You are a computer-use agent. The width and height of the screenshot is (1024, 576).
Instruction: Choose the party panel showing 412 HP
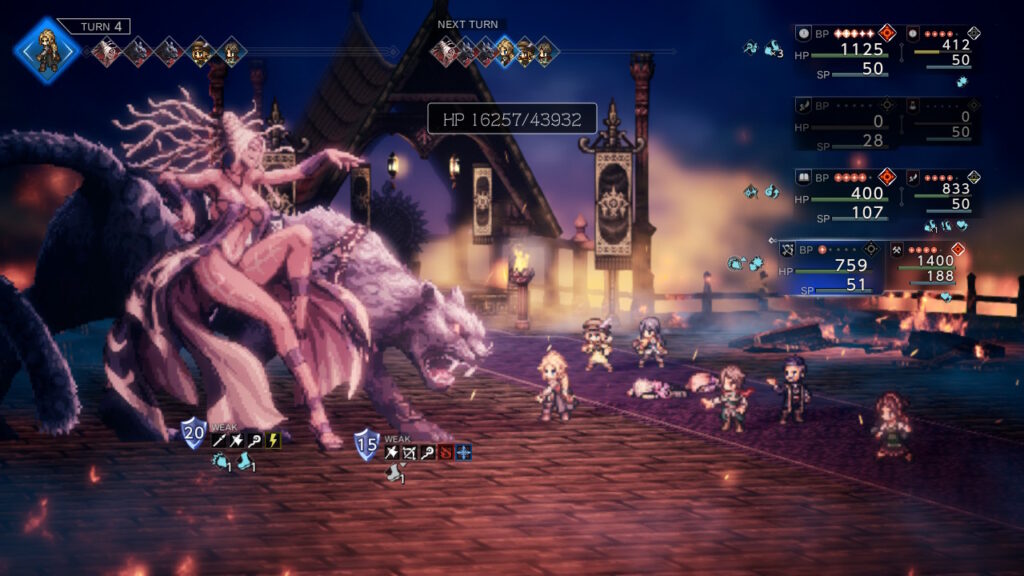(x=944, y=51)
